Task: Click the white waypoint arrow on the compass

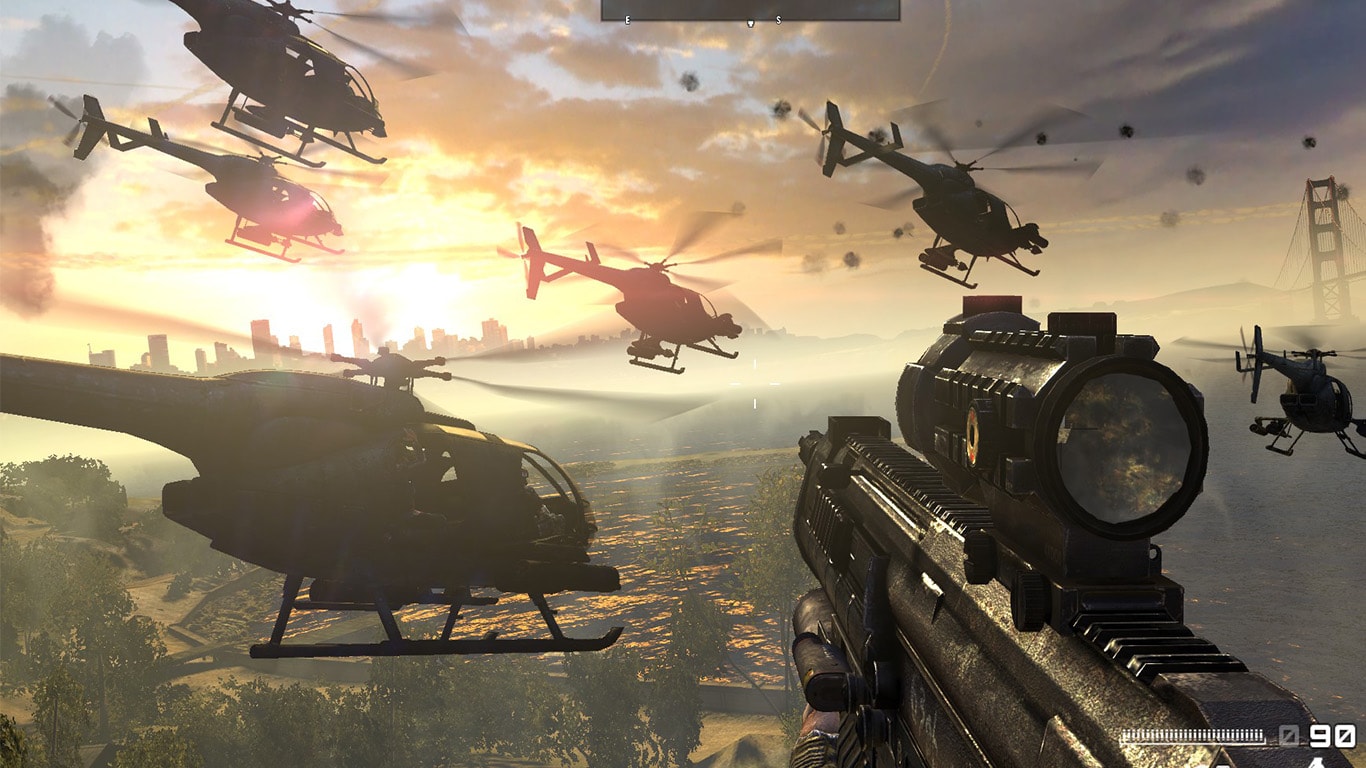Action: coord(751,22)
